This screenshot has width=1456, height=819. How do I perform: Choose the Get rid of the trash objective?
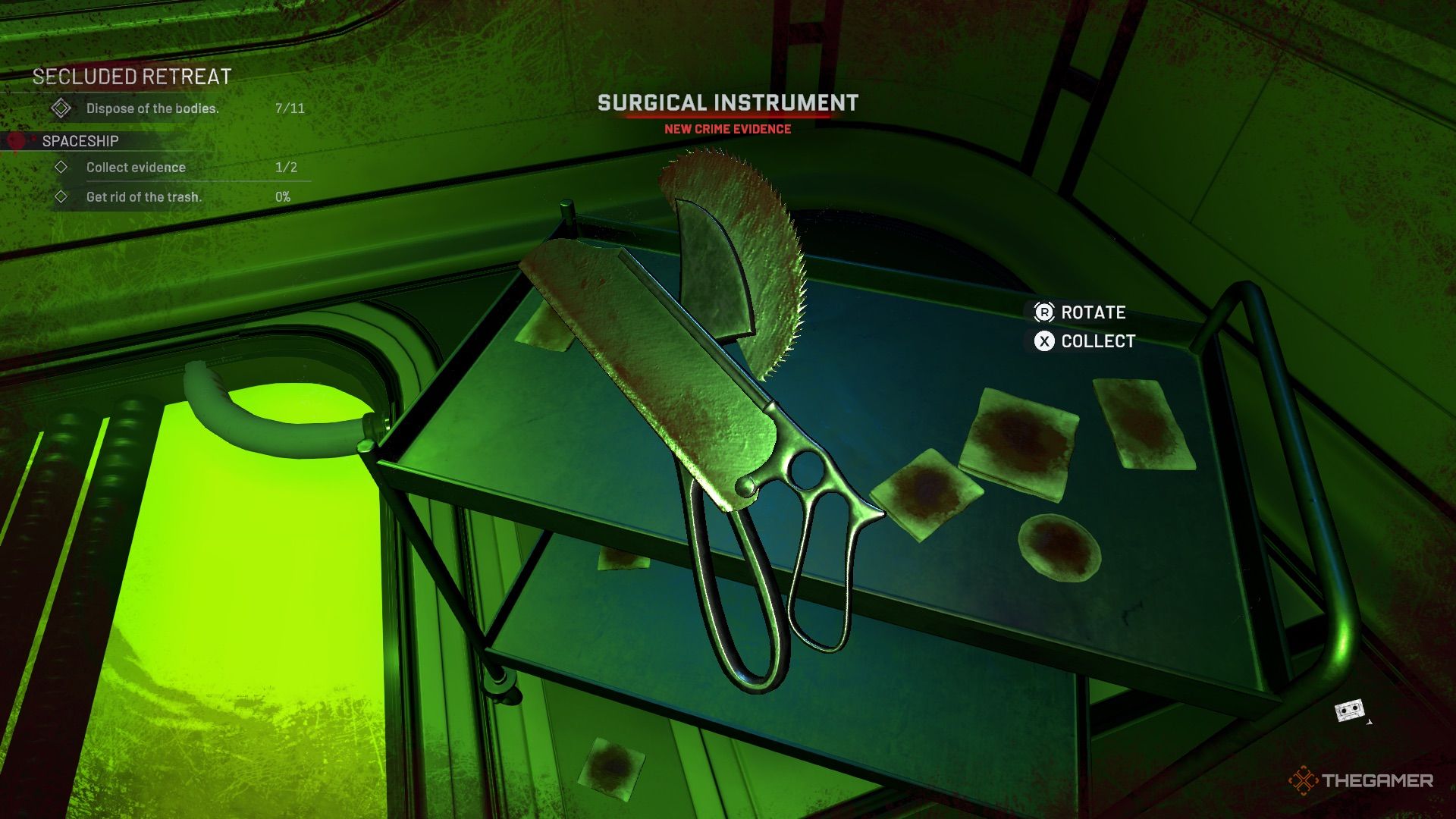[143, 197]
